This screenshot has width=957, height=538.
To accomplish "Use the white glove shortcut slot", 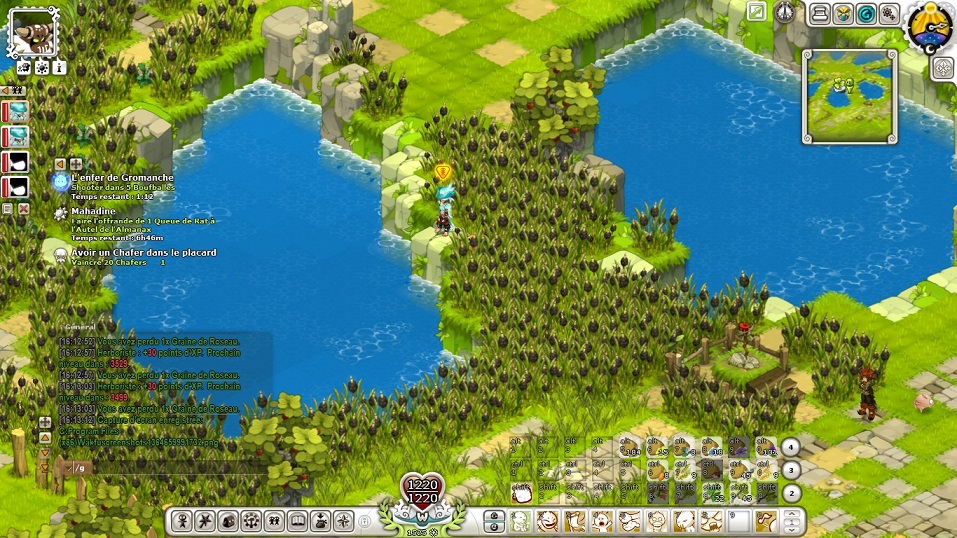I will point(520,492).
